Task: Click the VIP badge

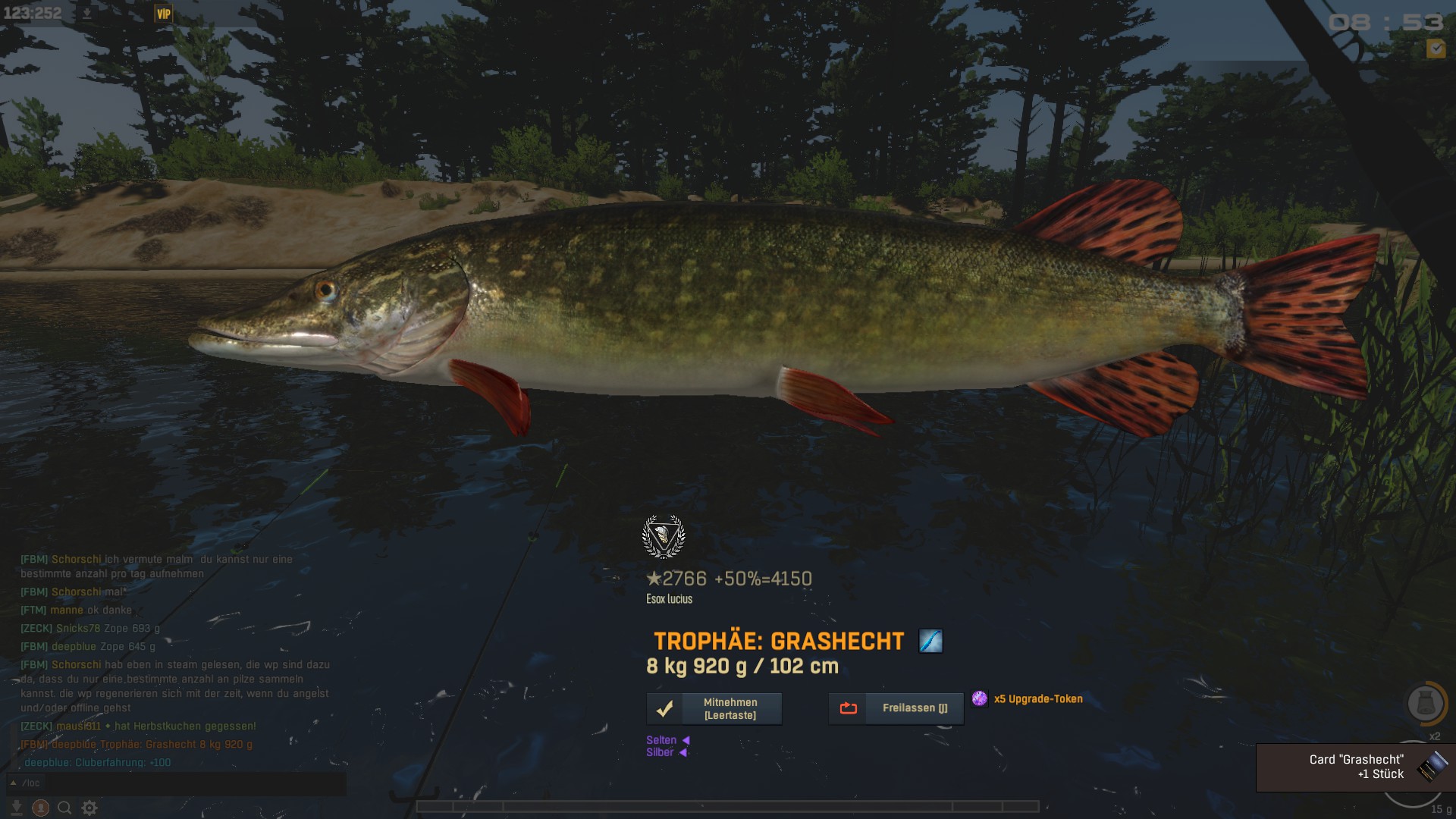Action: click(x=163, y=14)
